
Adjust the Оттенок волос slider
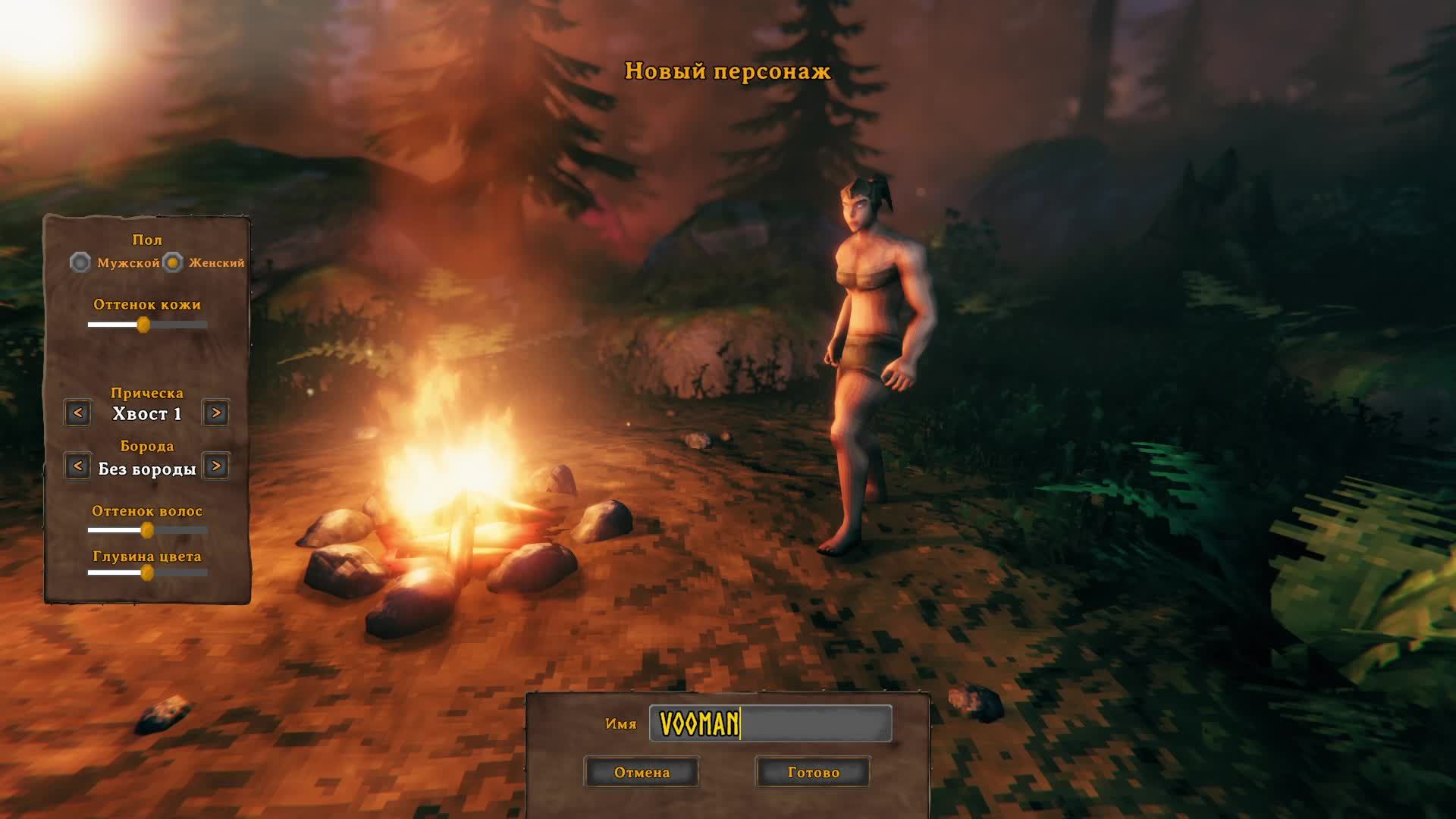pos(147,530)
